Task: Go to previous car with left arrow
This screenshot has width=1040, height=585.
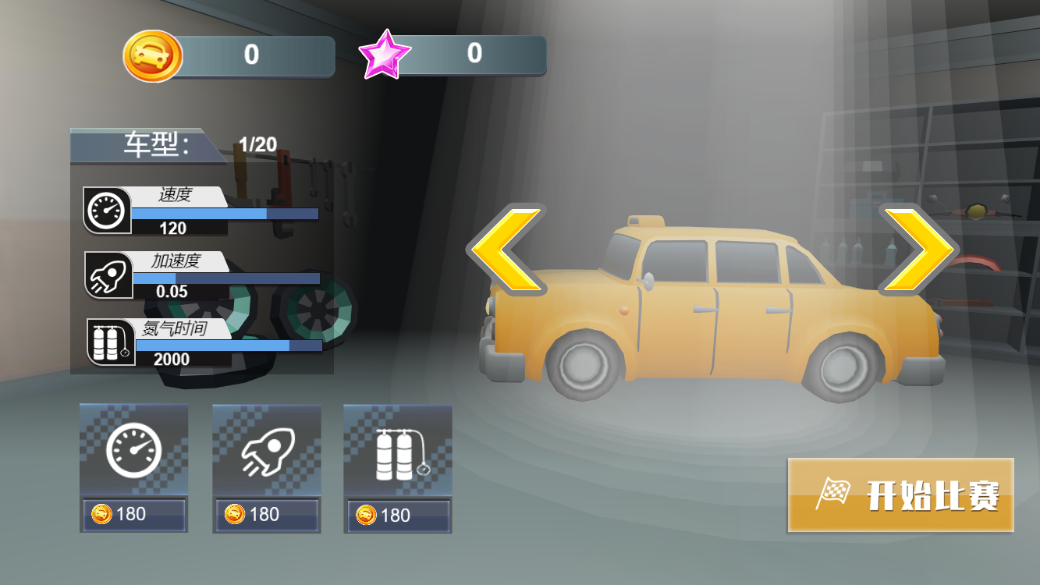Action: pyautogui.click(x=507, y=250)
